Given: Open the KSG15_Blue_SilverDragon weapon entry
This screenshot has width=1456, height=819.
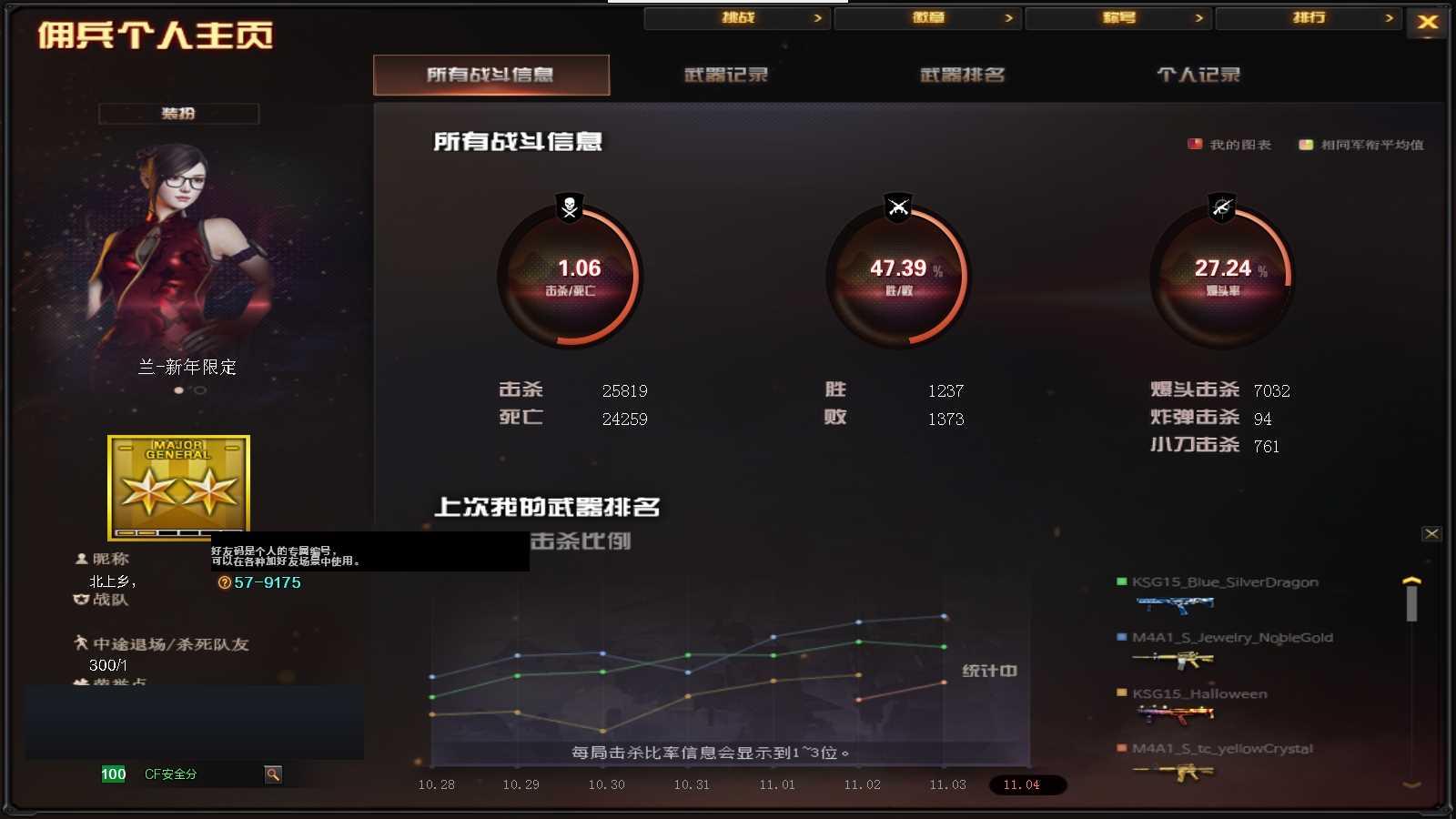Looking at the screenshot, I should 1223,582.
